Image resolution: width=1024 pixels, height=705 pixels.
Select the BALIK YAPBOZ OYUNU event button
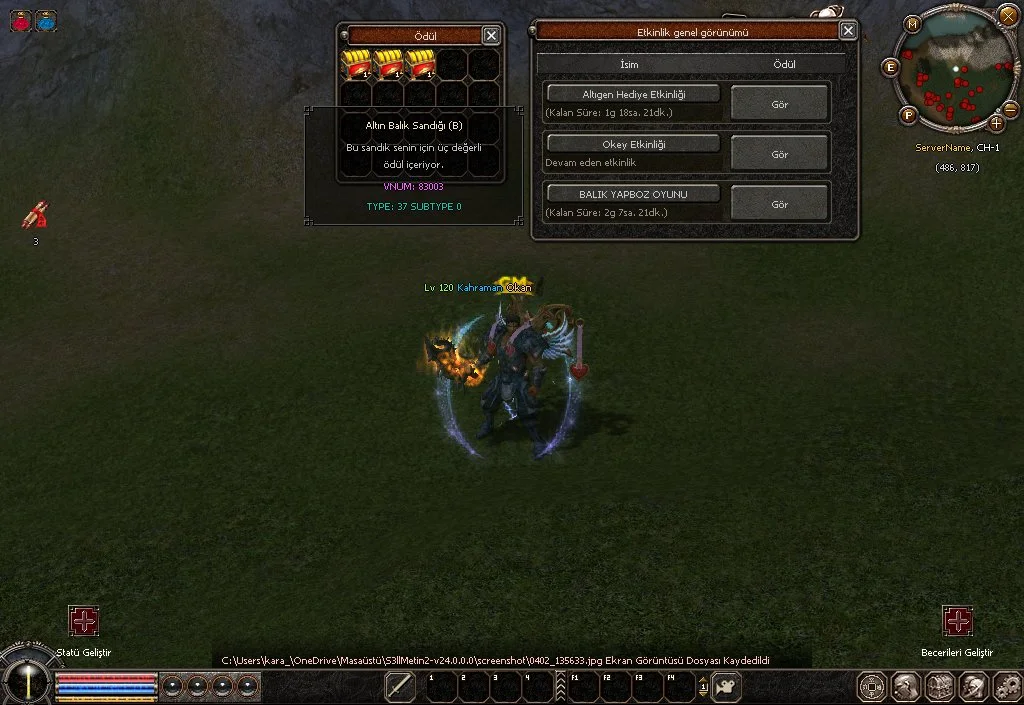click(x=633, y=193)
